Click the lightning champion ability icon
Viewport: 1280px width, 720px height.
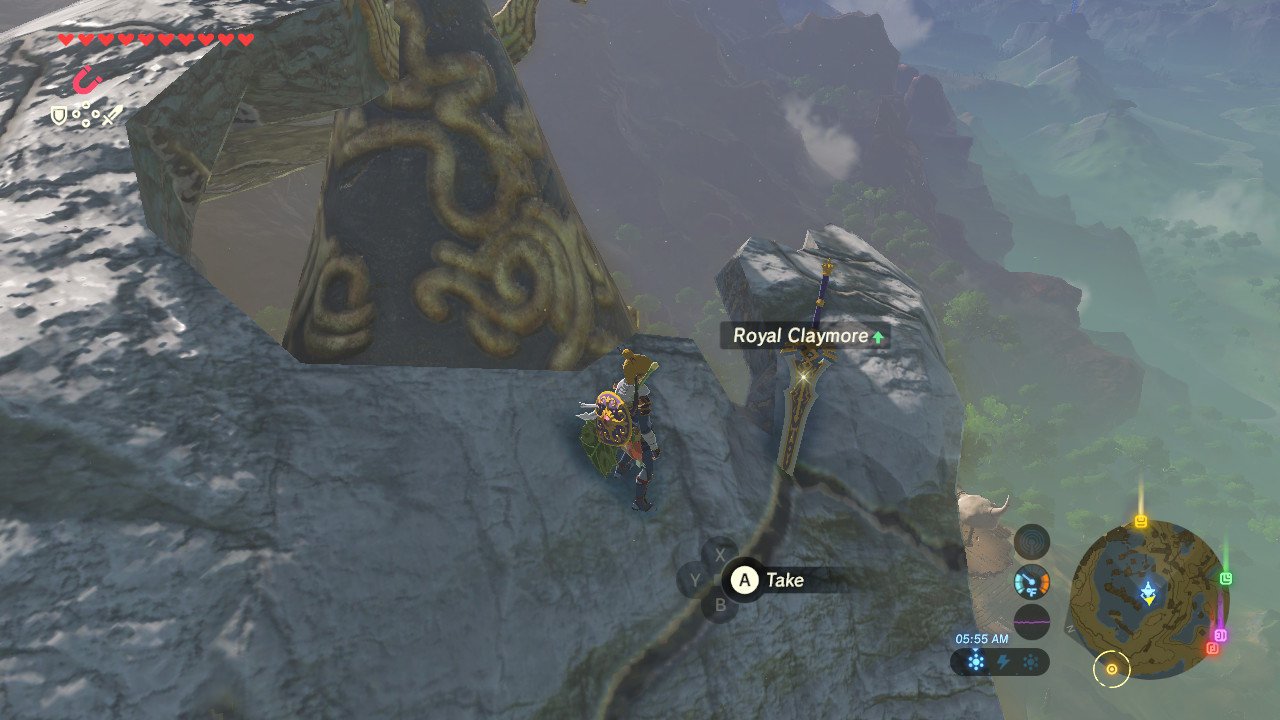(1003, 660)
